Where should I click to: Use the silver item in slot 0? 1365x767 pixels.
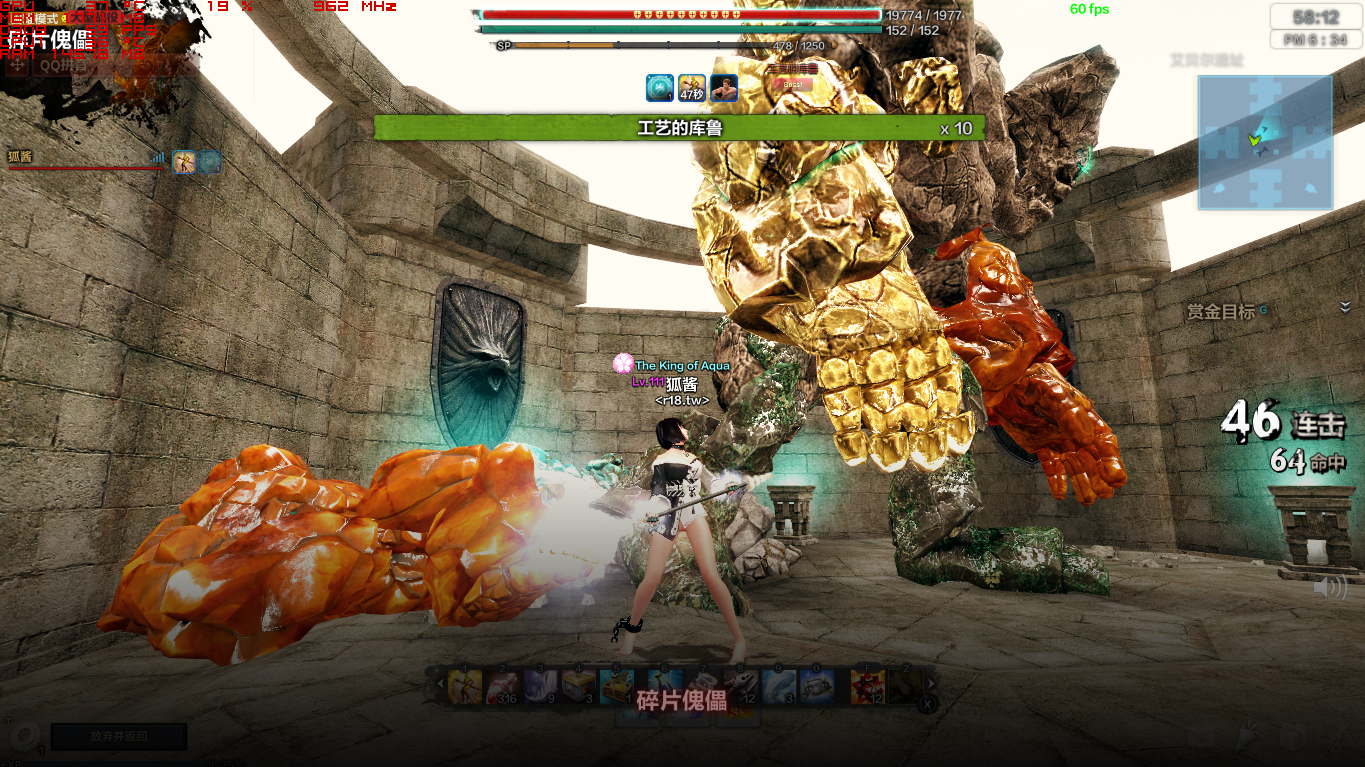pos(817,687)
